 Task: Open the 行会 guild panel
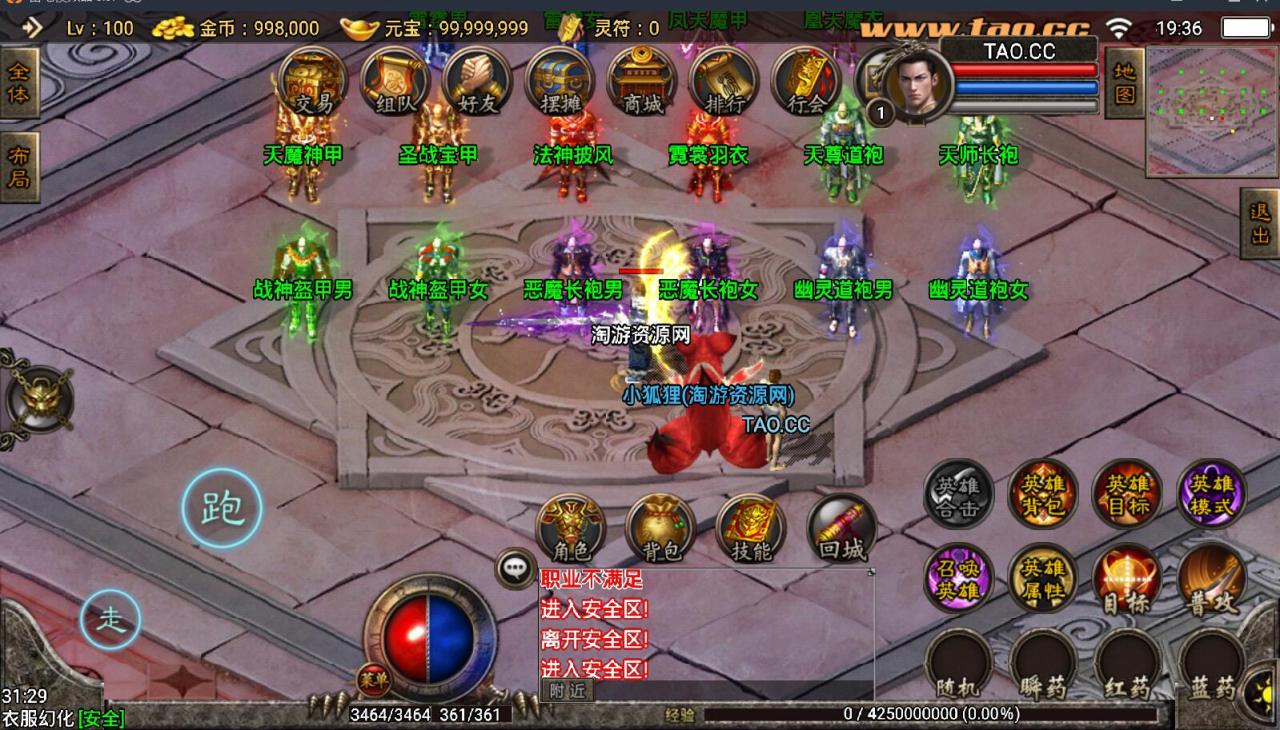click(x=807, y=80)
